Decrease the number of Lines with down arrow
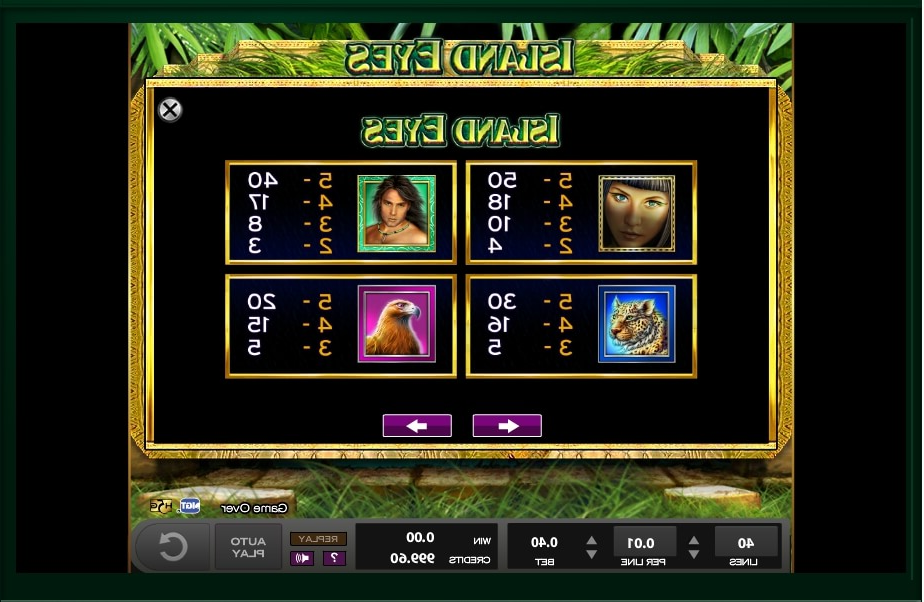 coord(694,554)
